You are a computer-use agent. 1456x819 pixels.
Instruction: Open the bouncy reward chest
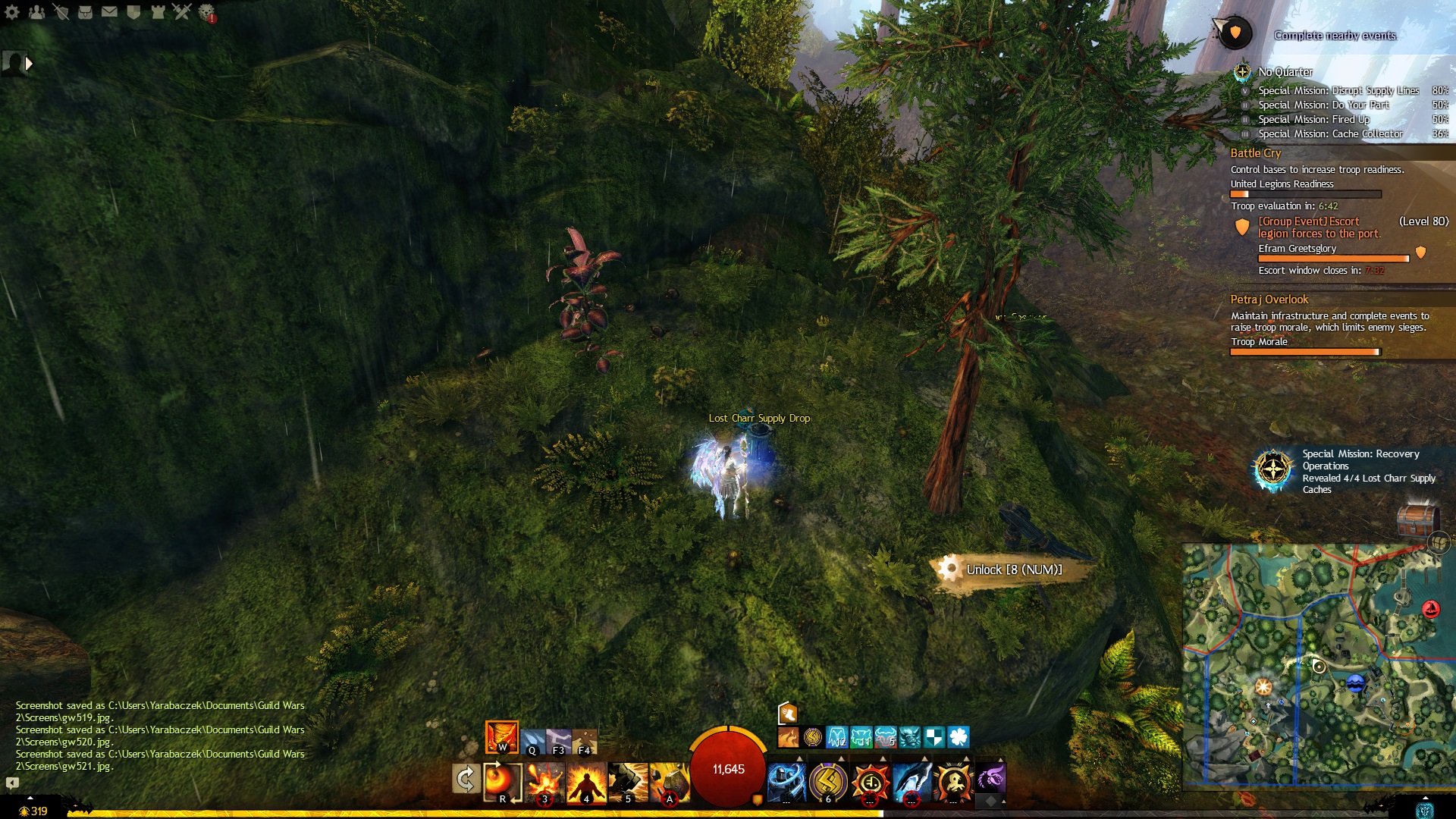pos(1417,521)
